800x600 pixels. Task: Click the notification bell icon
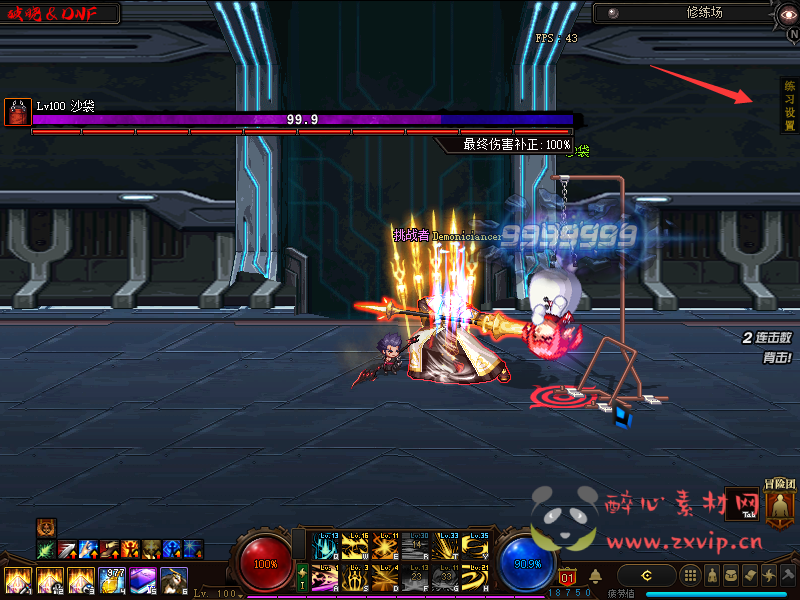595,576
